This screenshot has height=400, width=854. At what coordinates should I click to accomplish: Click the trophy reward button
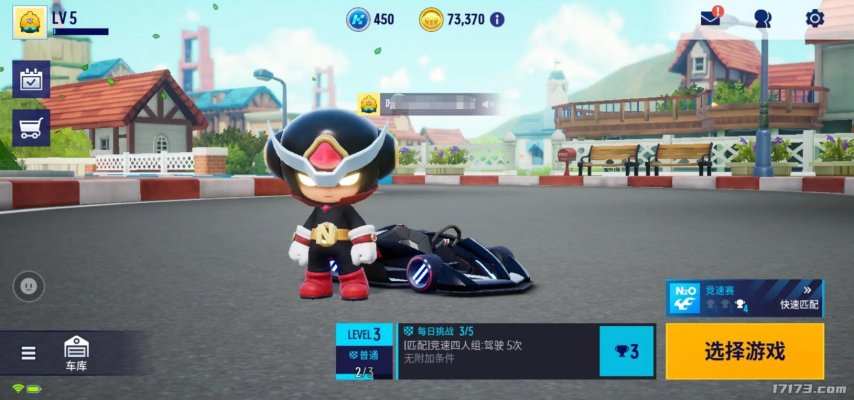[626, 351]
